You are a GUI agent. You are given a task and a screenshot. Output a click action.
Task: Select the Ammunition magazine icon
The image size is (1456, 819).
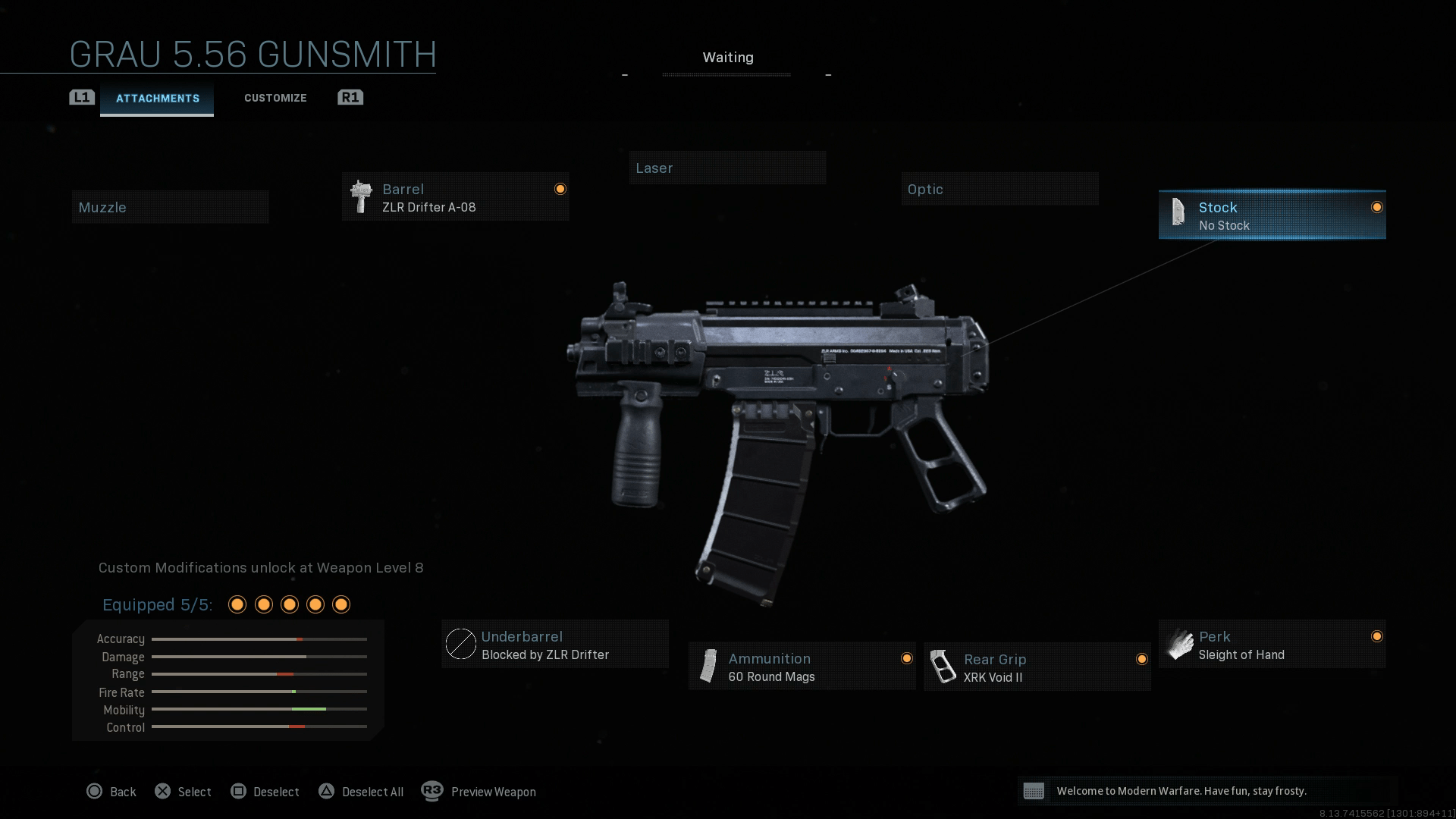(x=709, y=665)
